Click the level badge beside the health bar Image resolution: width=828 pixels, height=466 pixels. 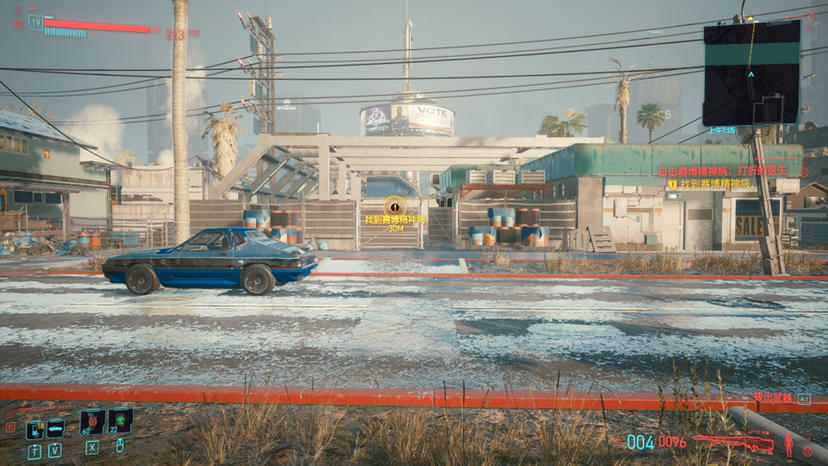pos(35,22)
